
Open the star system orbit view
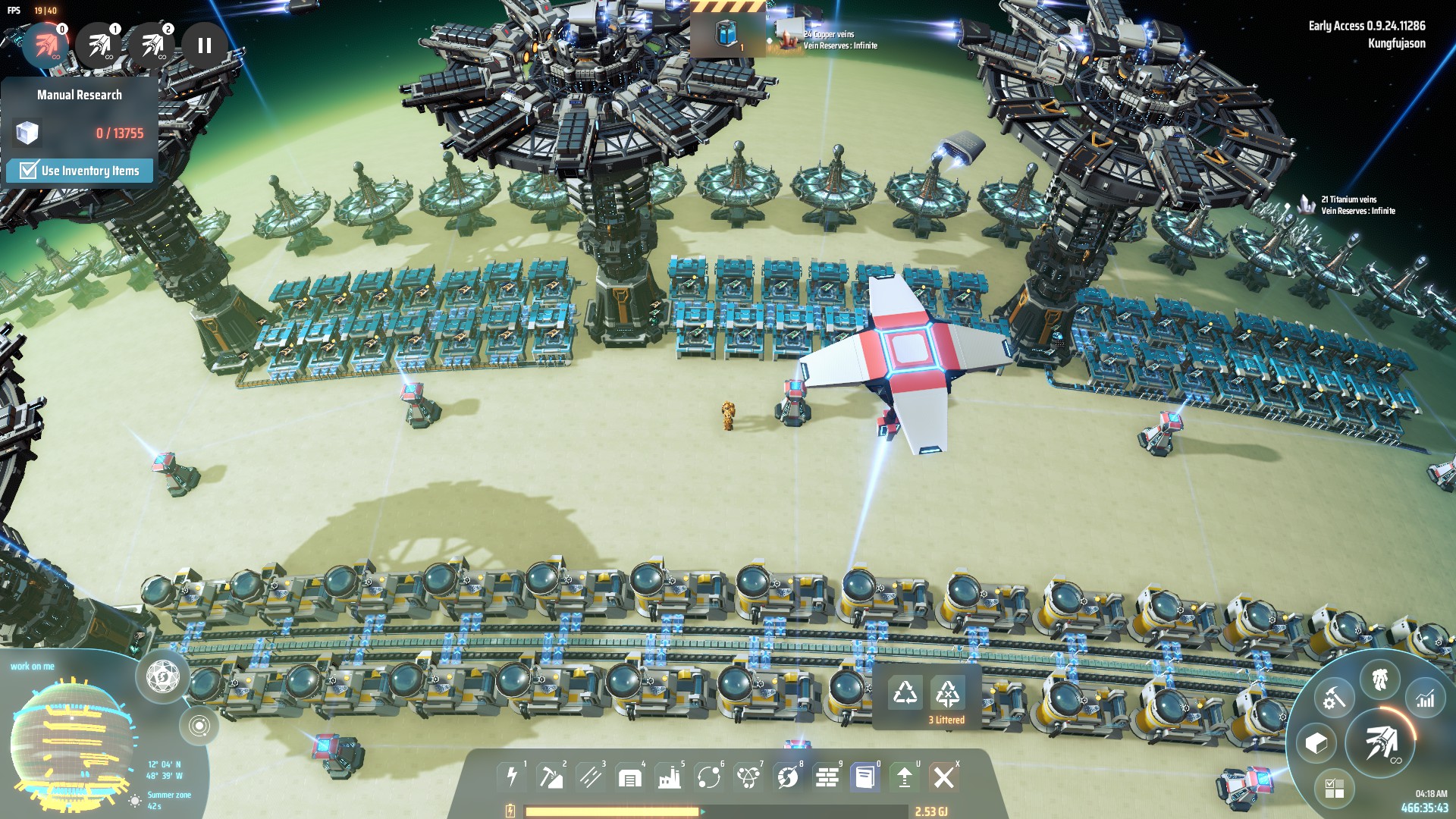tap(199, 726)
